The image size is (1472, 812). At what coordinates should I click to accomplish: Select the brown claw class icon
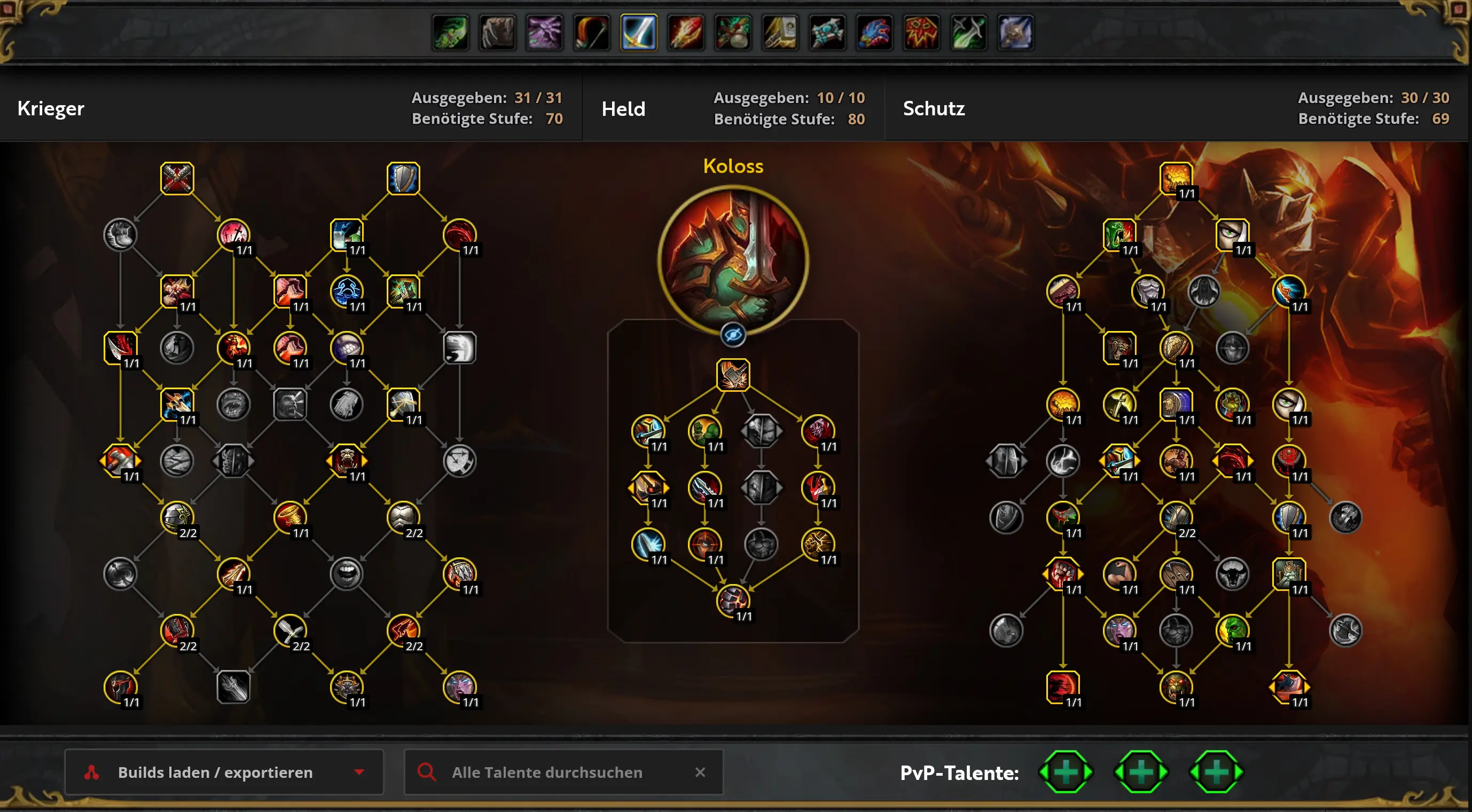click(x=498, y=33)
